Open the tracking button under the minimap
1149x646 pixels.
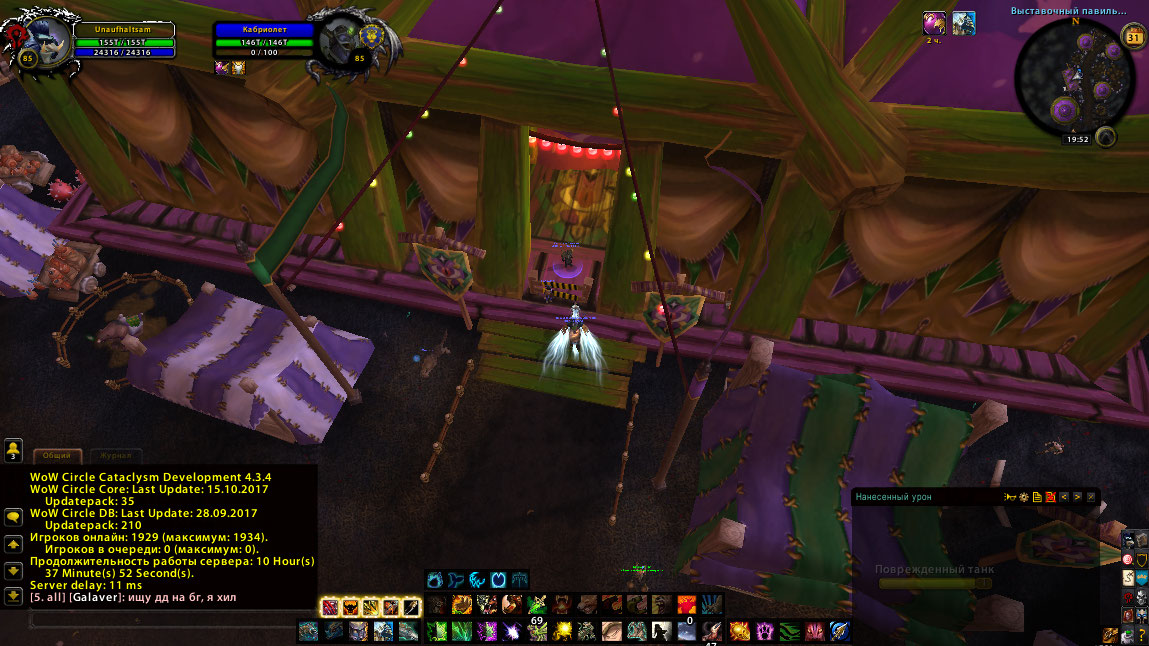coord(1105,137)
